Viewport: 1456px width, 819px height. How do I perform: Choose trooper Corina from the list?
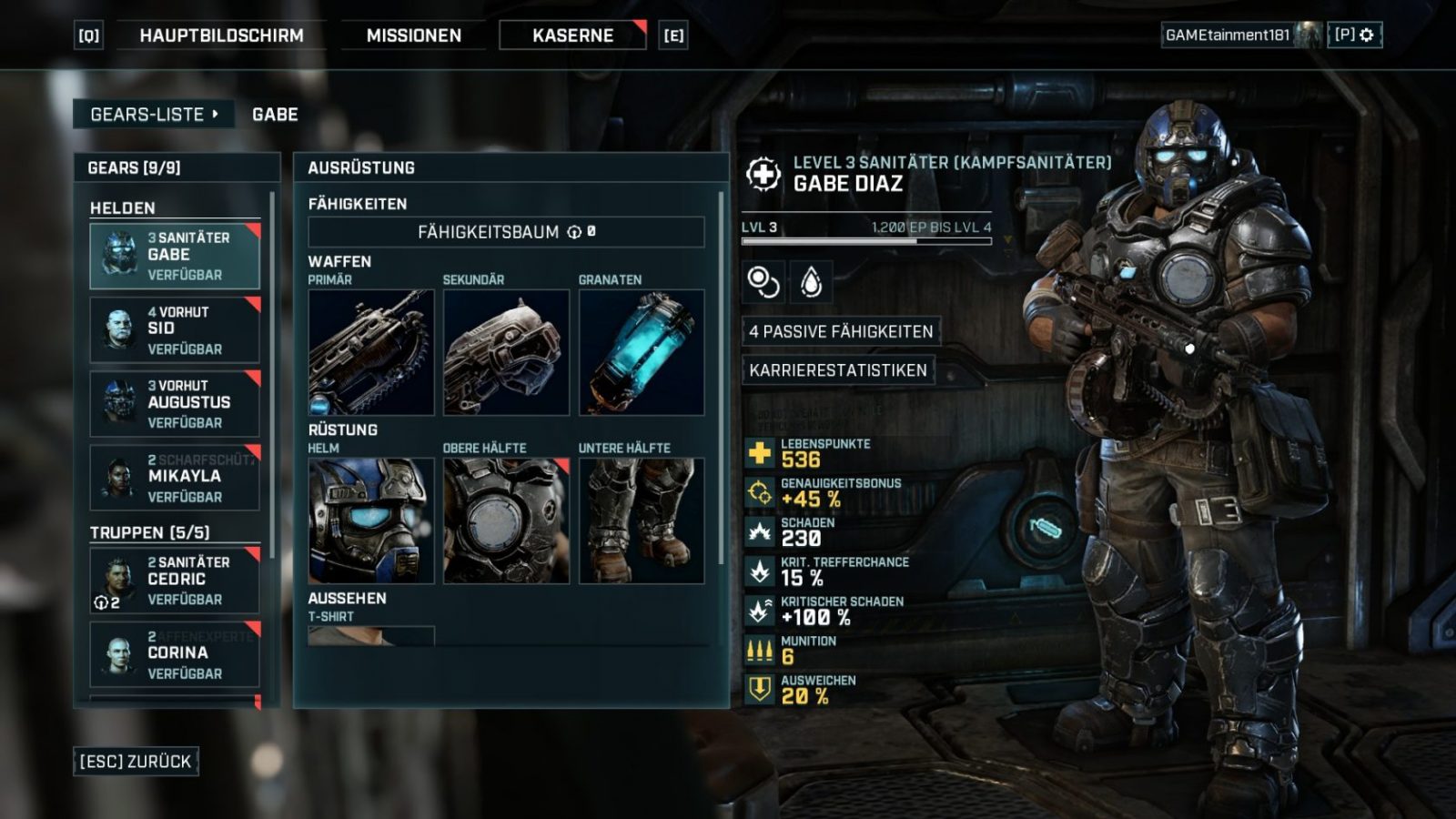175,653
